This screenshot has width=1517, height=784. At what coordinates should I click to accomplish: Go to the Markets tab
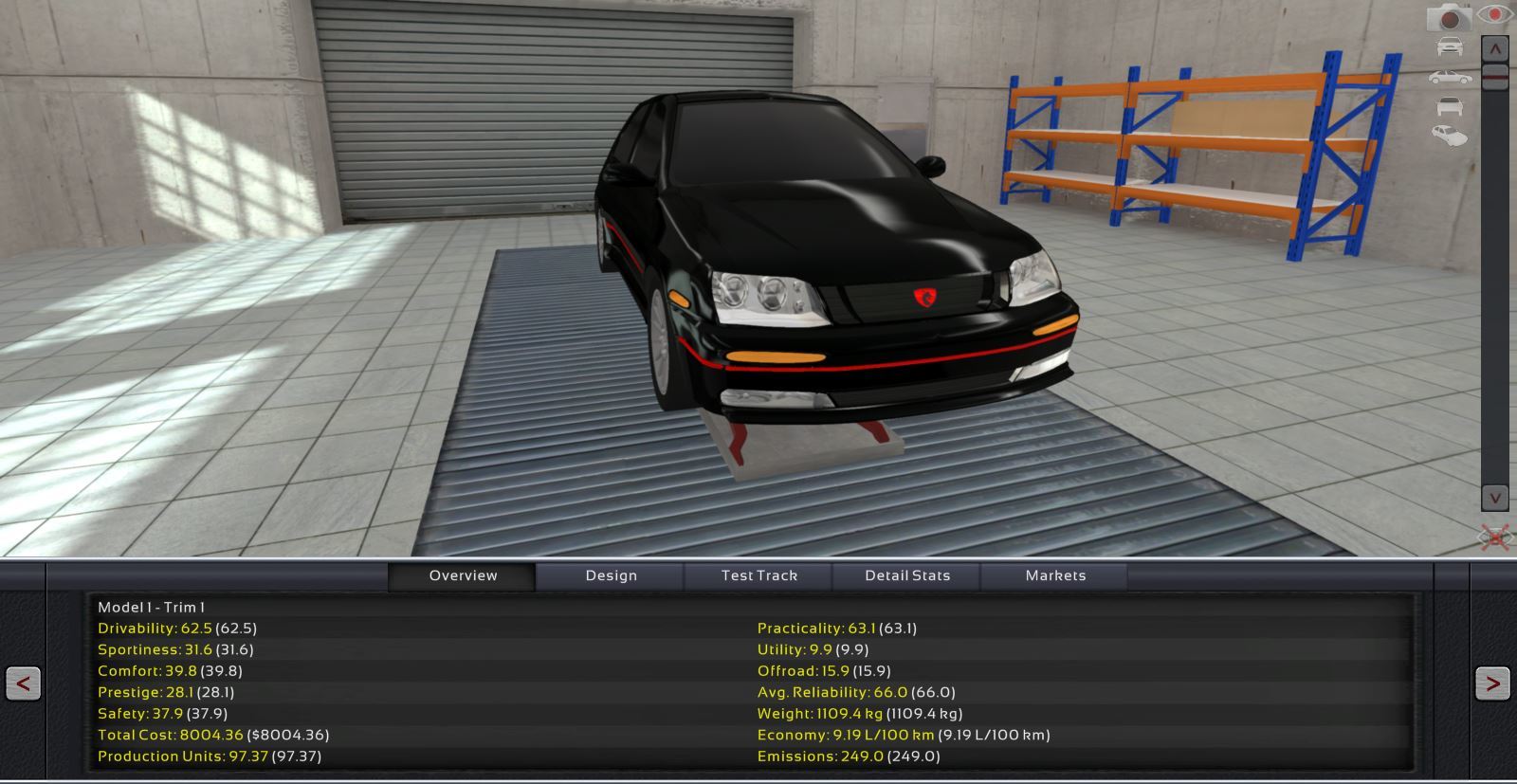click(1055, 575)
